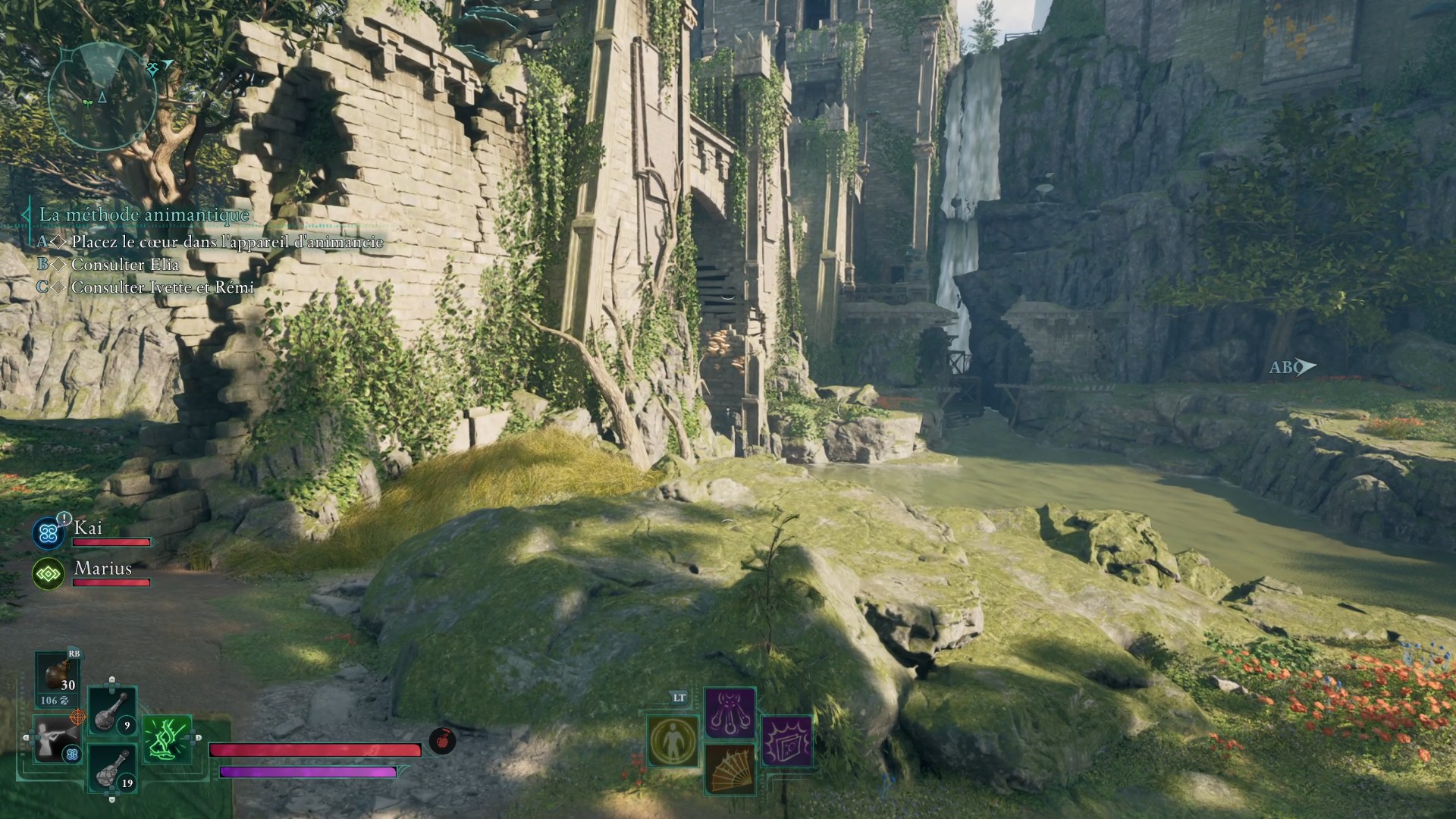Cast the purple missile barrage spell
The width and height of the screenshot is (1456, 819).
pos(730,713)
